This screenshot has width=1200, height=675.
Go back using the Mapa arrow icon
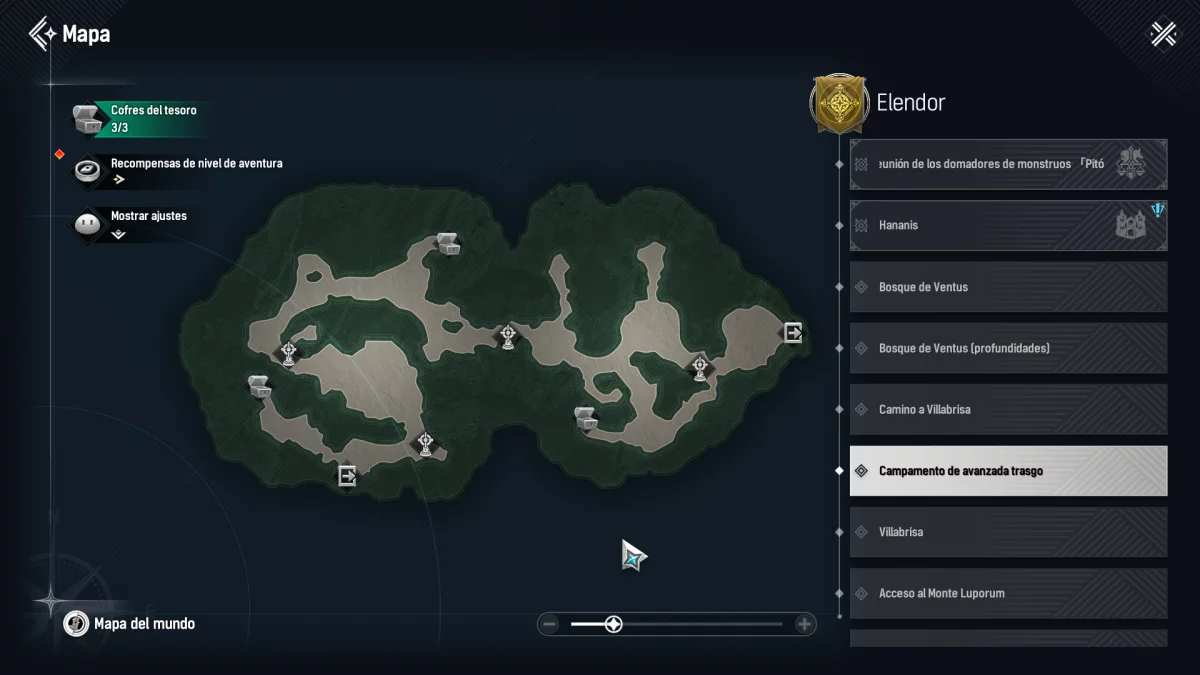point(43,34)
